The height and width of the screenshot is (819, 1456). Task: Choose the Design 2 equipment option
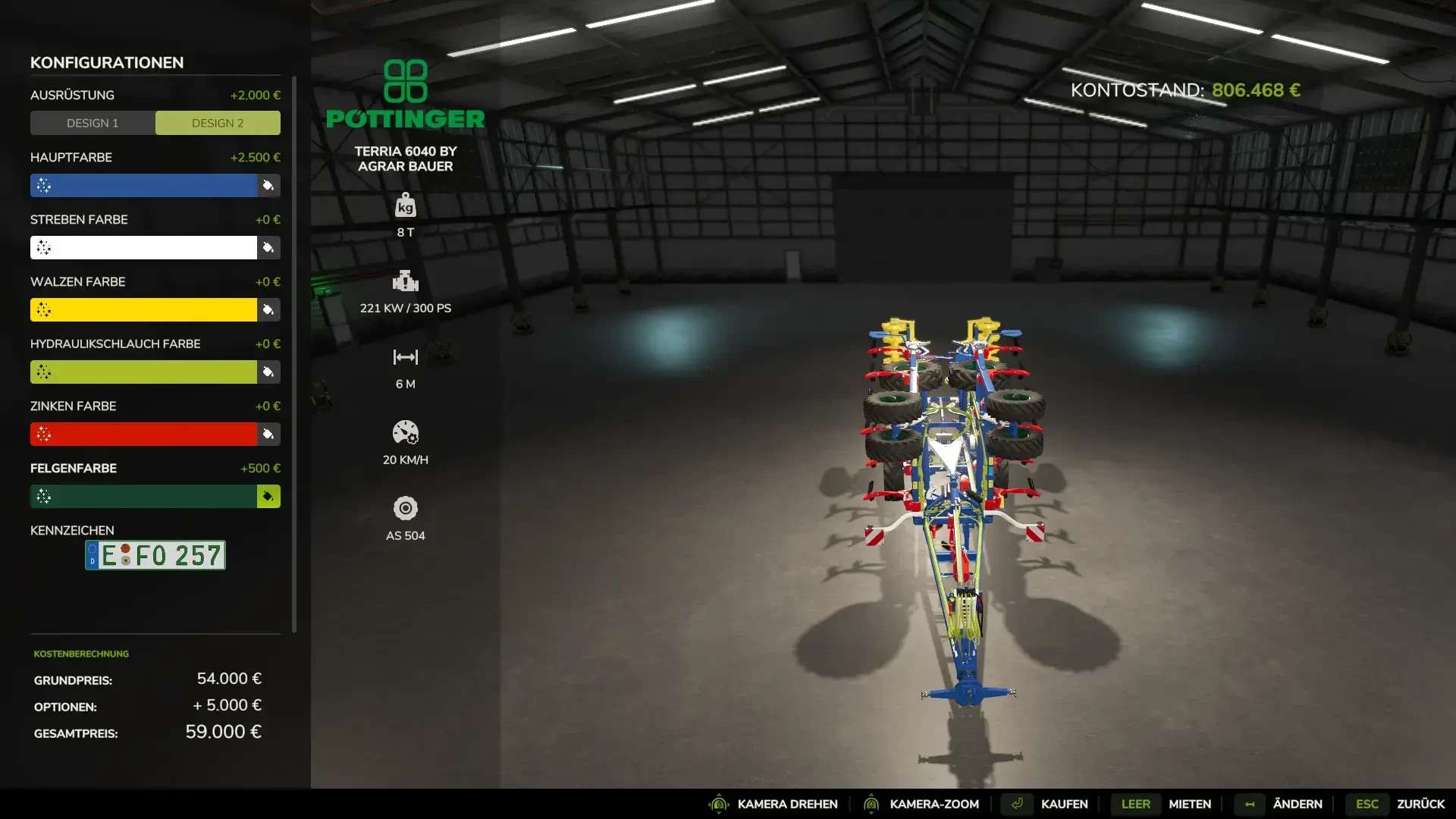point(218,123)
